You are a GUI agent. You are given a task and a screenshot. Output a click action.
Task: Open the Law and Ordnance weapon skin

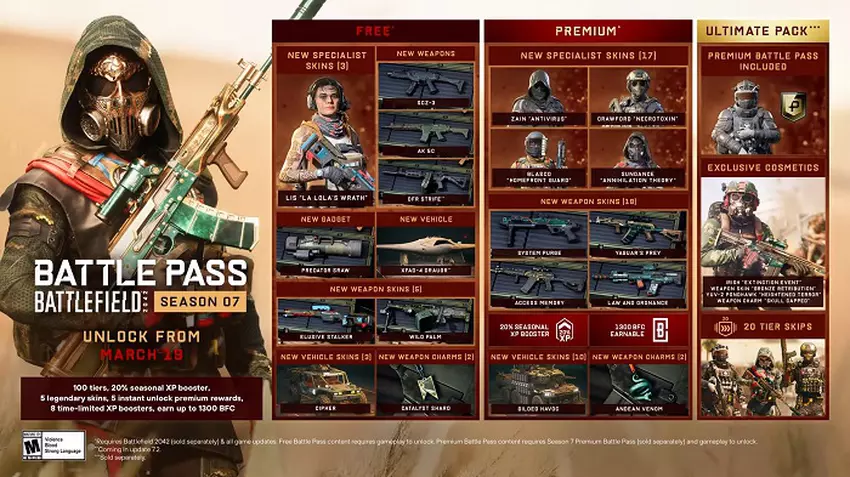click(638, 284)
